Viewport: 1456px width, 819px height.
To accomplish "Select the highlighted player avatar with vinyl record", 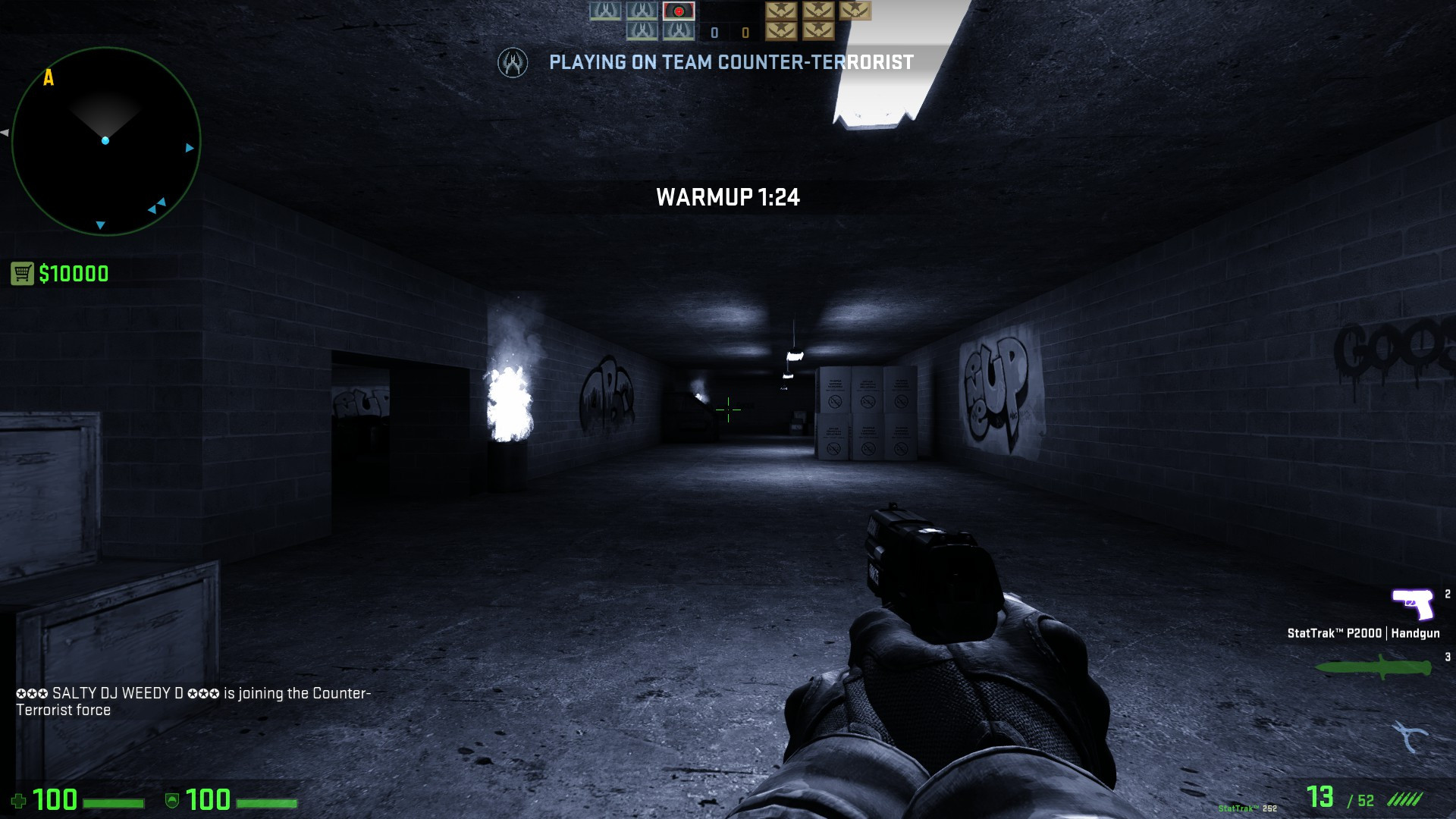I will [x=678, y=11].
